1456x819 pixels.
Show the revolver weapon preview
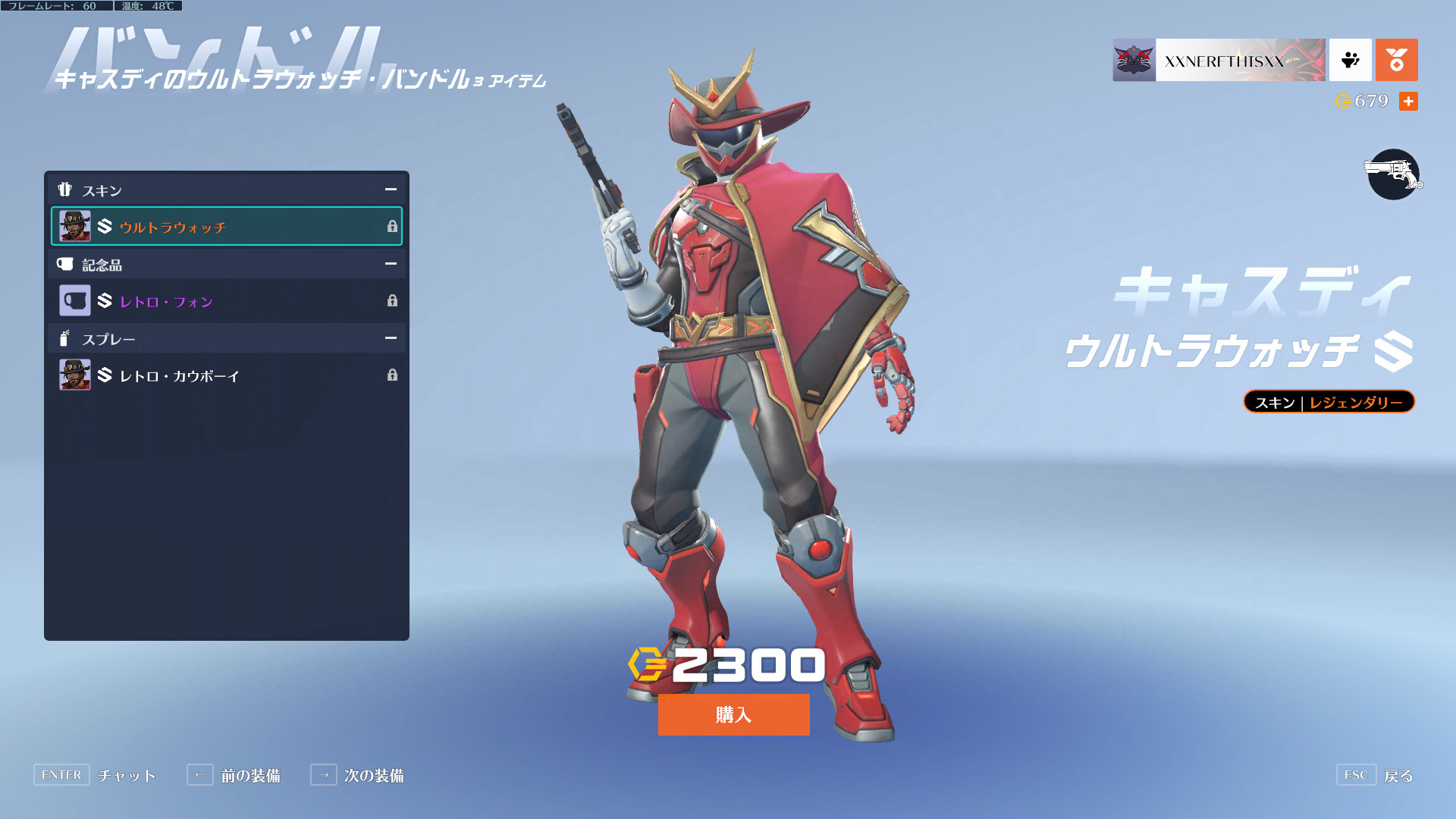pyautogui.click(x=1393, y=174)
